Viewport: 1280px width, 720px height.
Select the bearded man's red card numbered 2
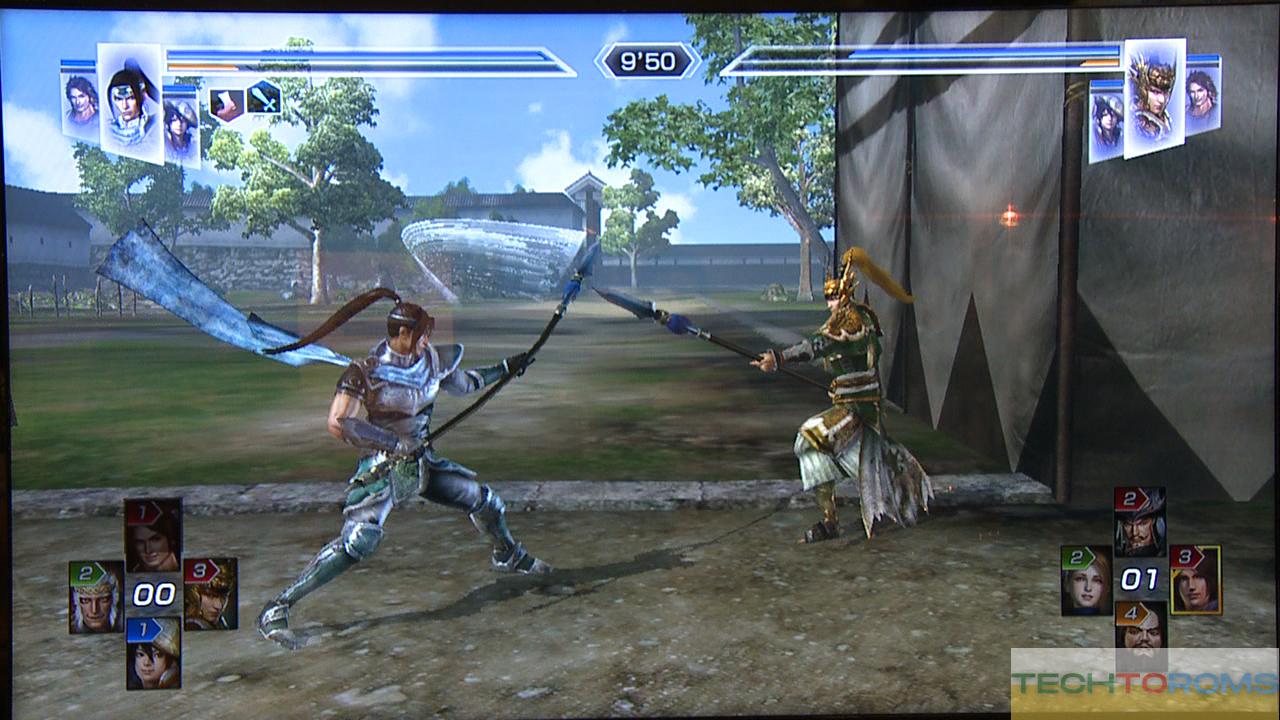coord(1140,521)
